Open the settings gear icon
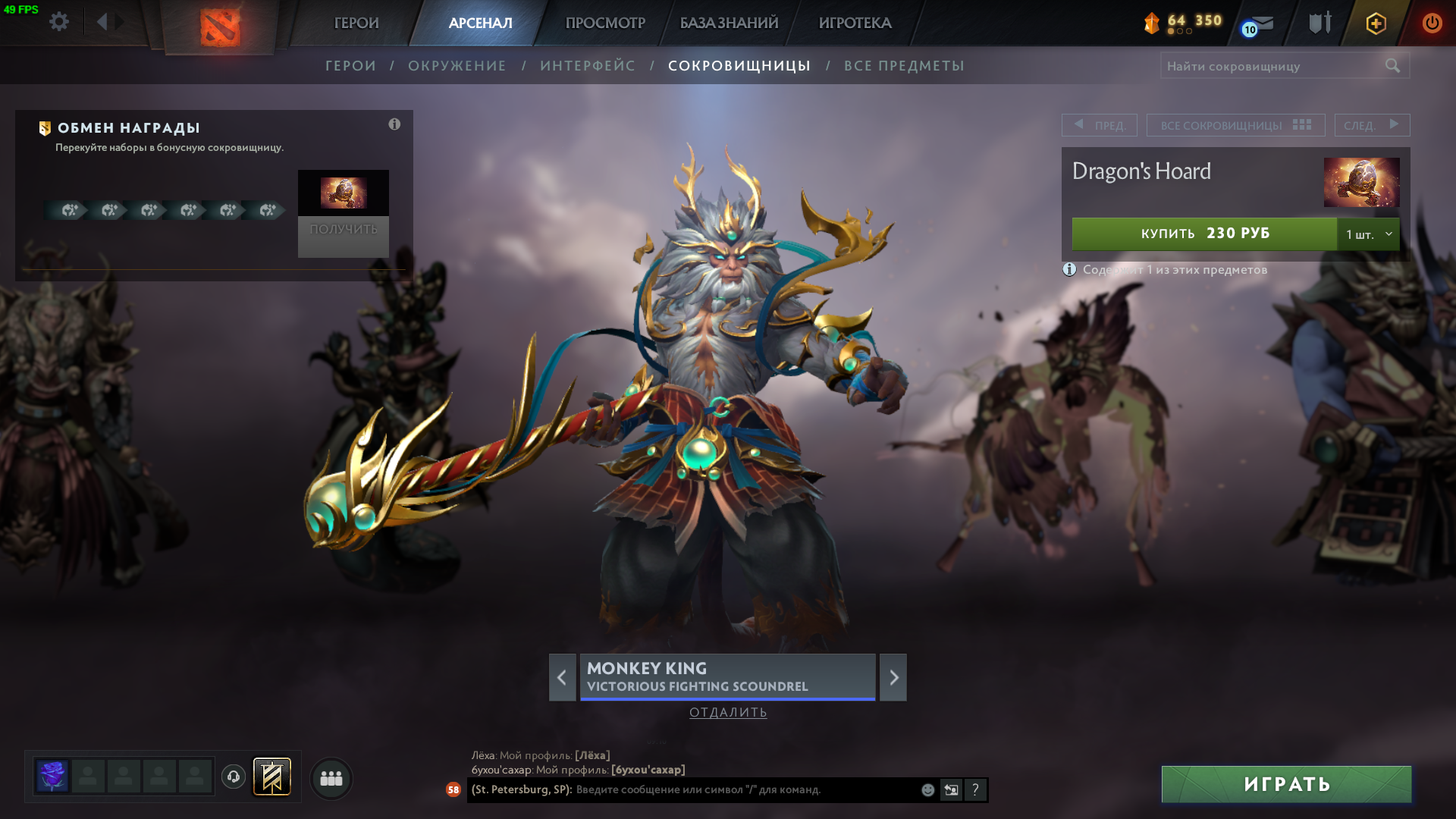The height and width of the screenshot is (819, 1456). [x=59, y=22]
